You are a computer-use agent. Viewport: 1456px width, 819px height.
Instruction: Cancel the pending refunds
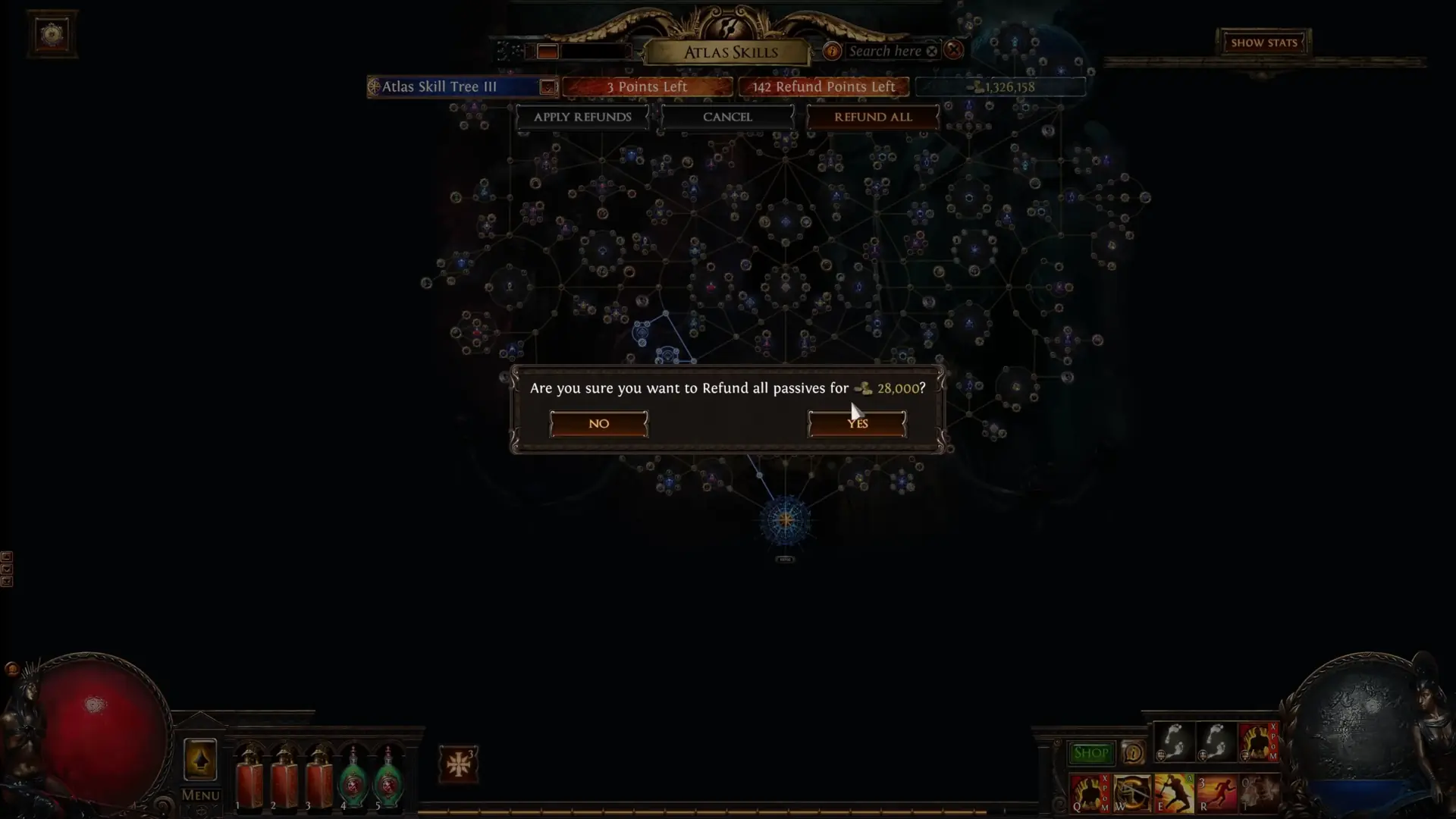[727, 117]
